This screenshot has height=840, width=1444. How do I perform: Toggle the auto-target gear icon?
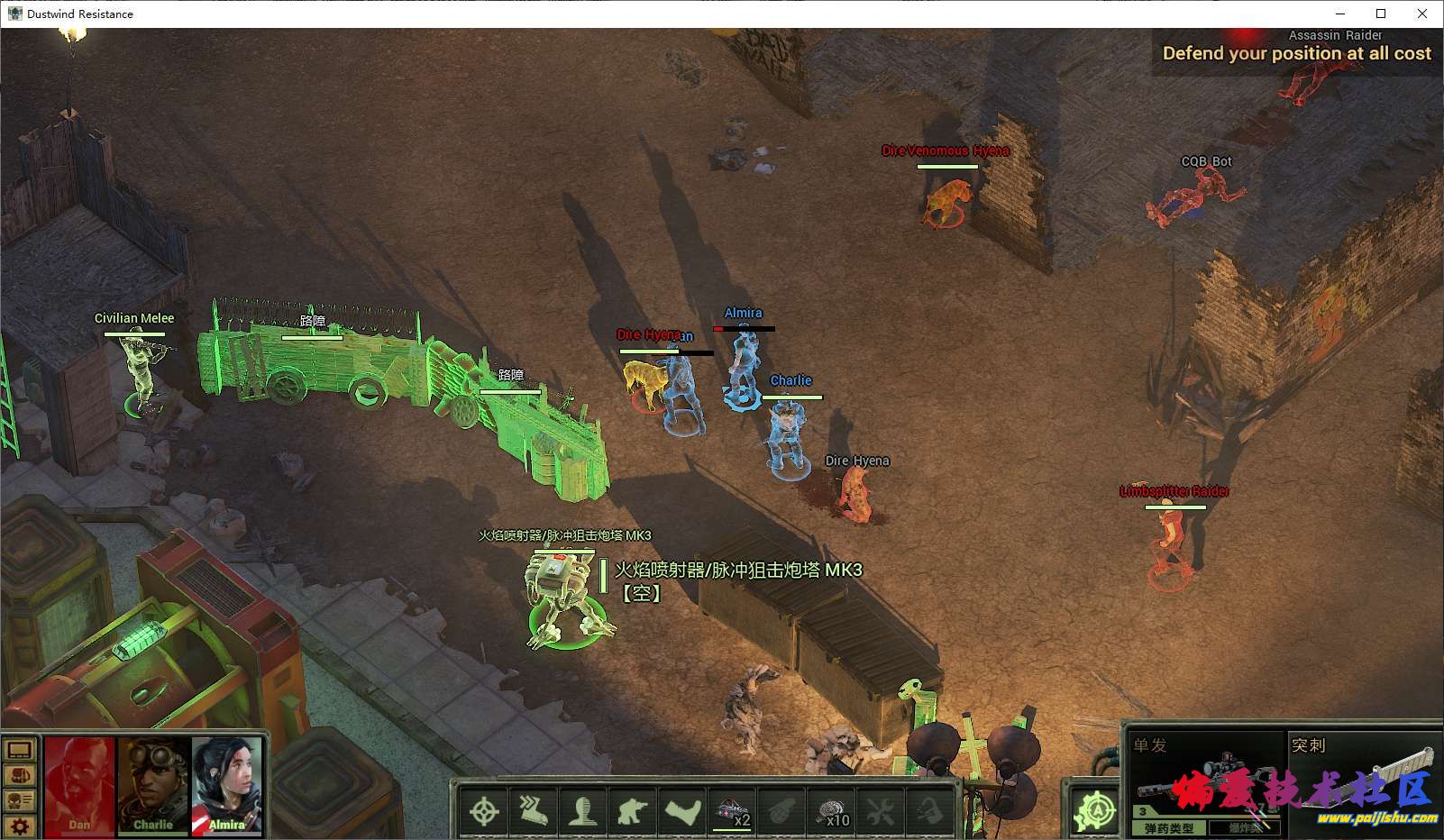pos(1096,810)
